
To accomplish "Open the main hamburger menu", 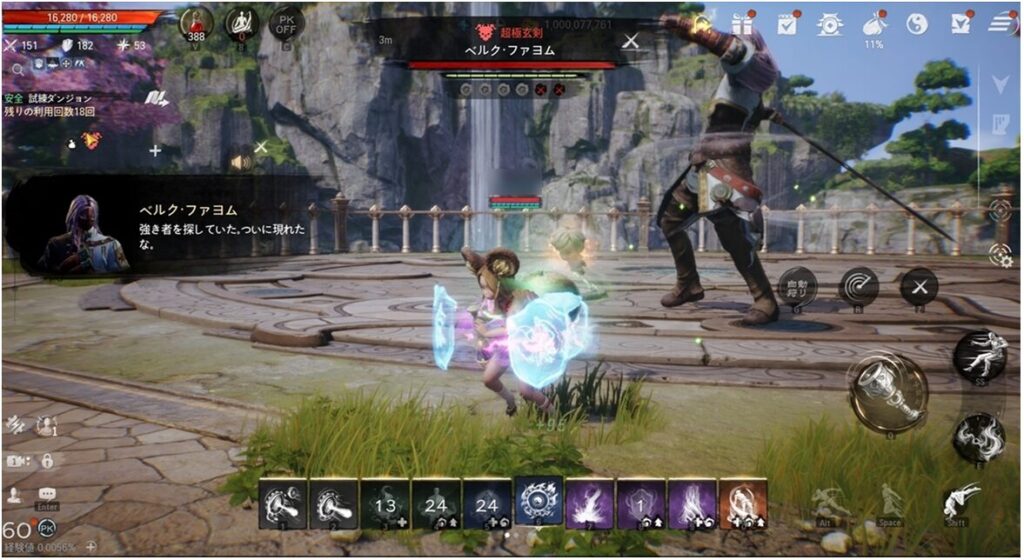I will coord(1001,23).
